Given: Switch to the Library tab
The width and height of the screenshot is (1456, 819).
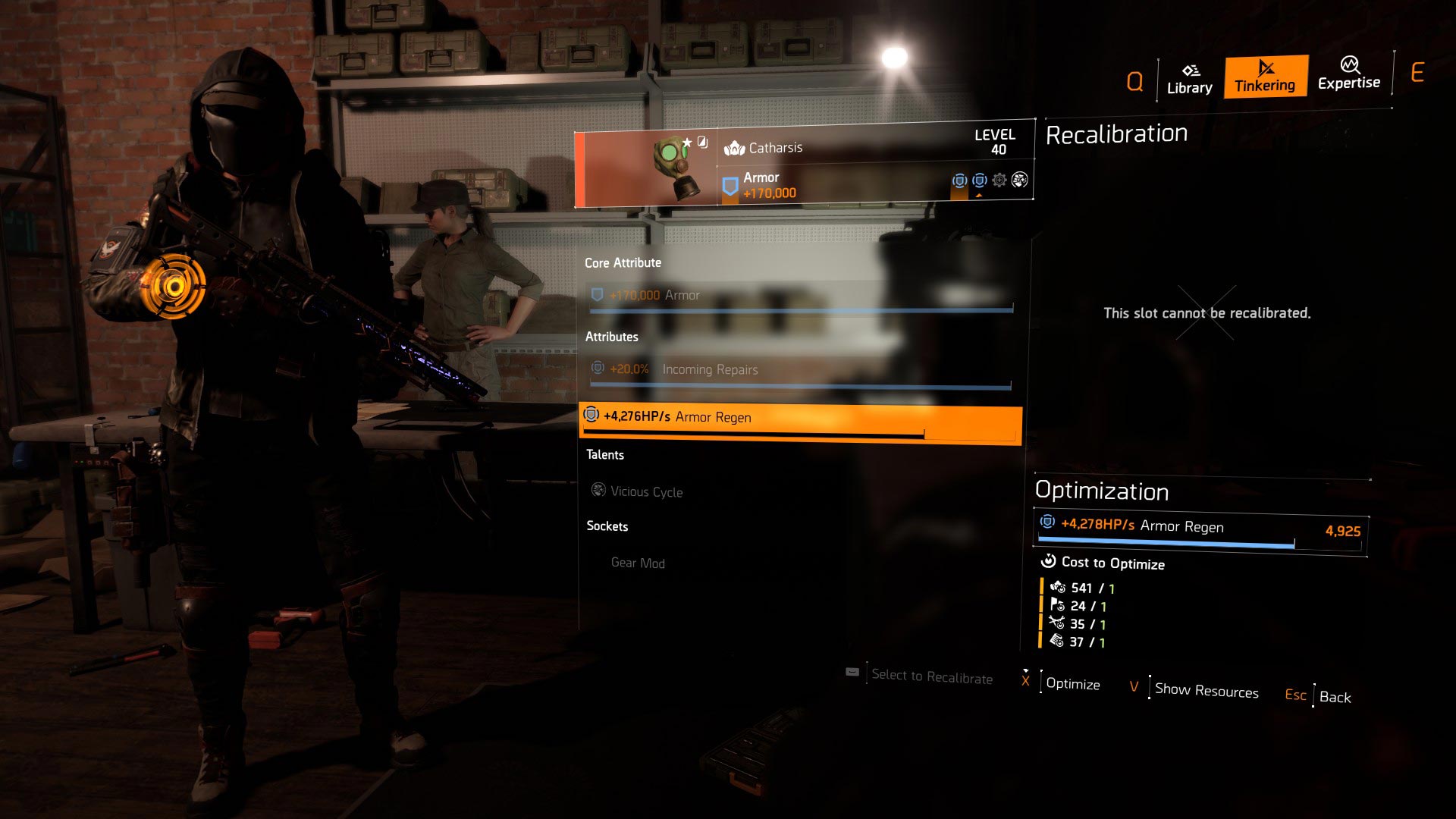Looking at the screenshot, I should (x=1188, y=78).
